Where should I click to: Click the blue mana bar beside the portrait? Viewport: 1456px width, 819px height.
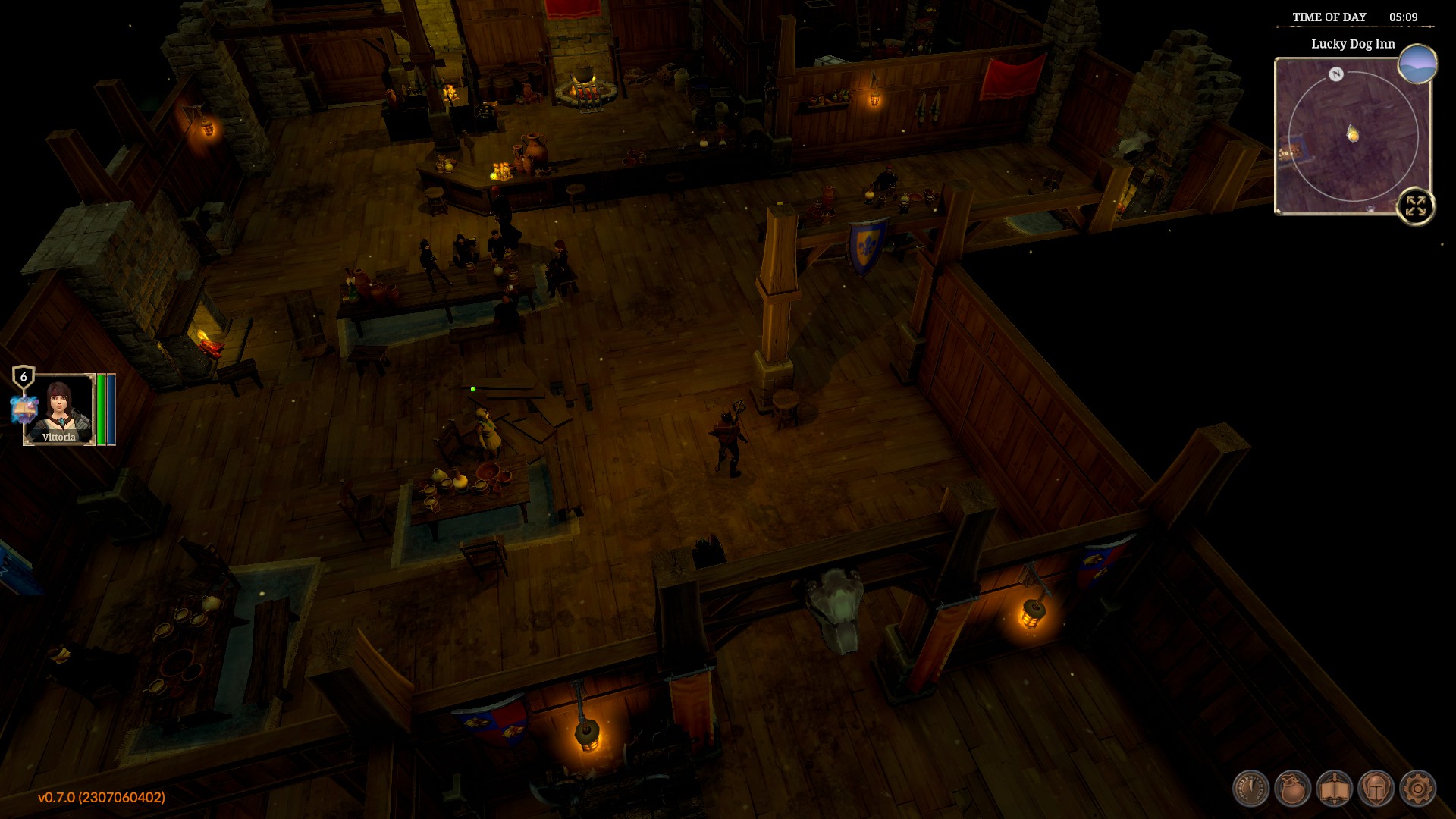[x=111, y=409]
